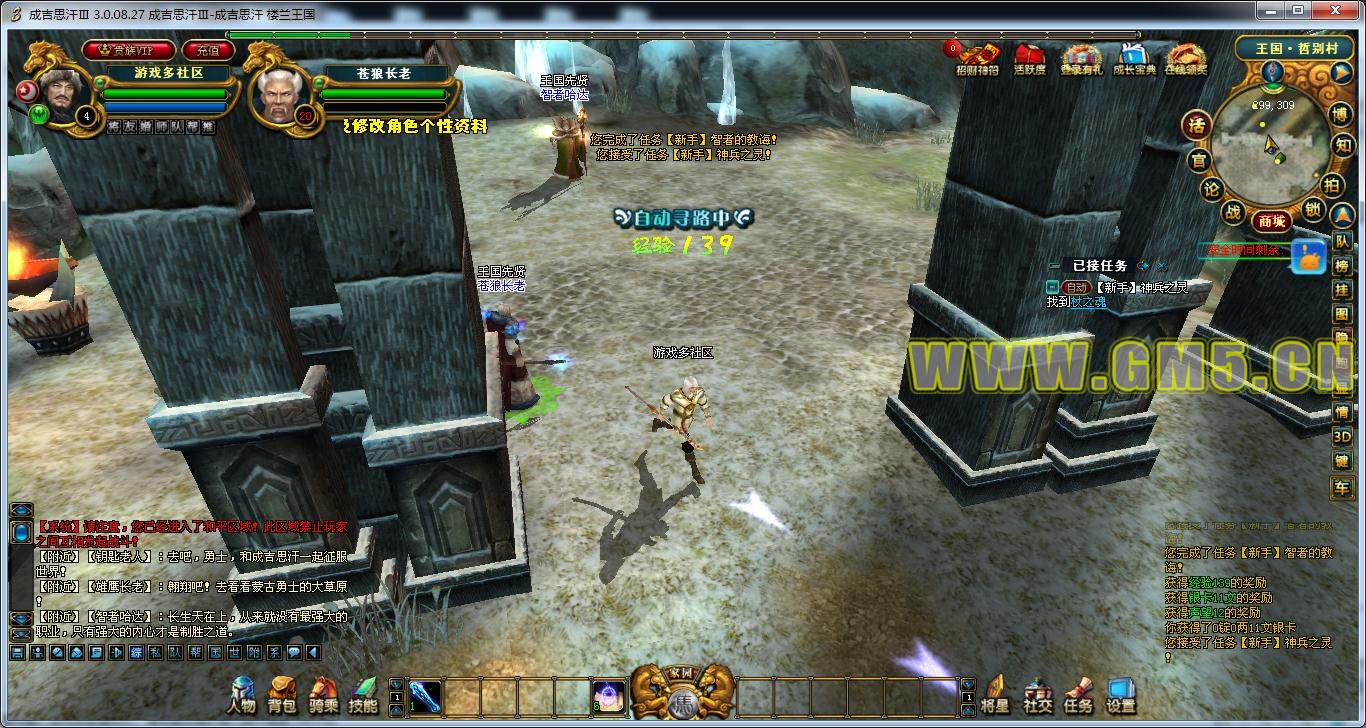
Task: Open the 设置 settings menu
Action: click(x=1120, y=693)
